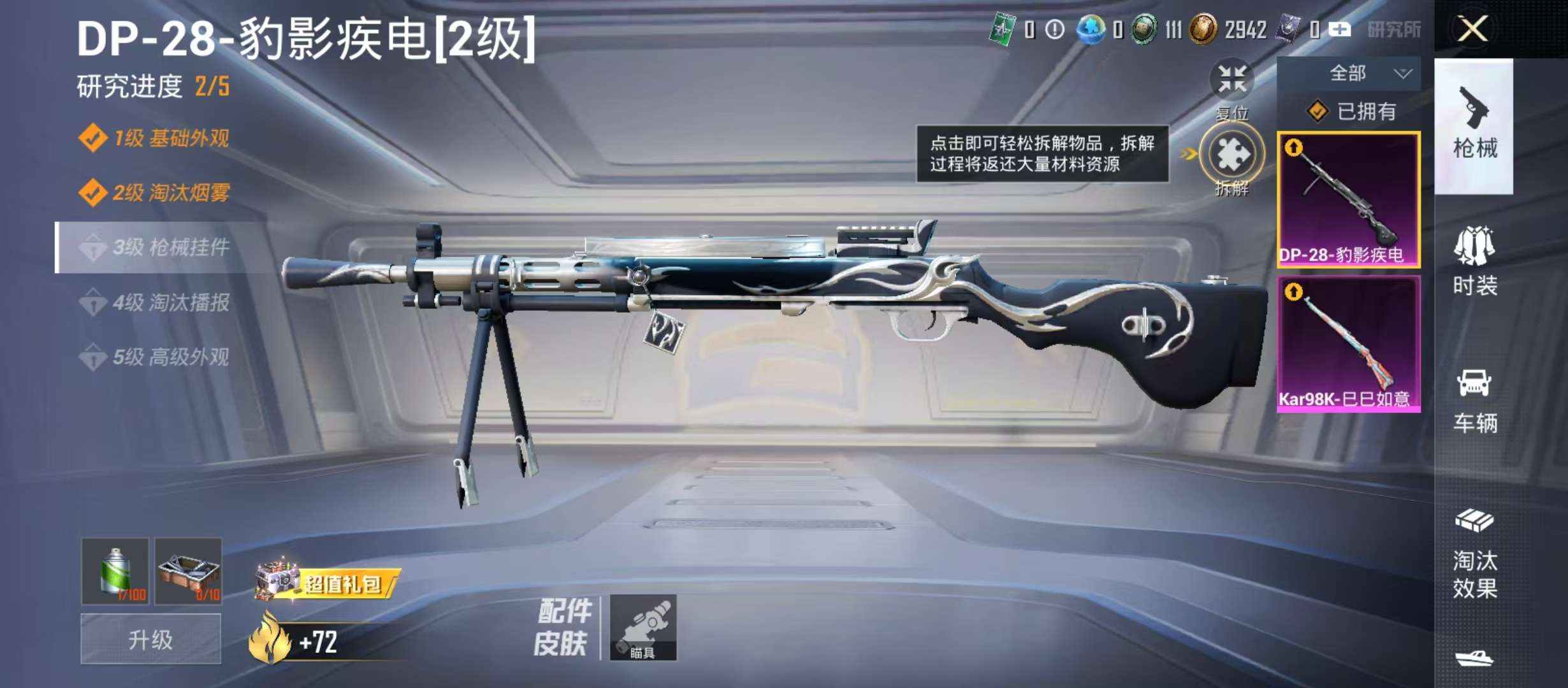Choose the Kar98K-巳巳如意 skin thumbnail

(1348, 344)
